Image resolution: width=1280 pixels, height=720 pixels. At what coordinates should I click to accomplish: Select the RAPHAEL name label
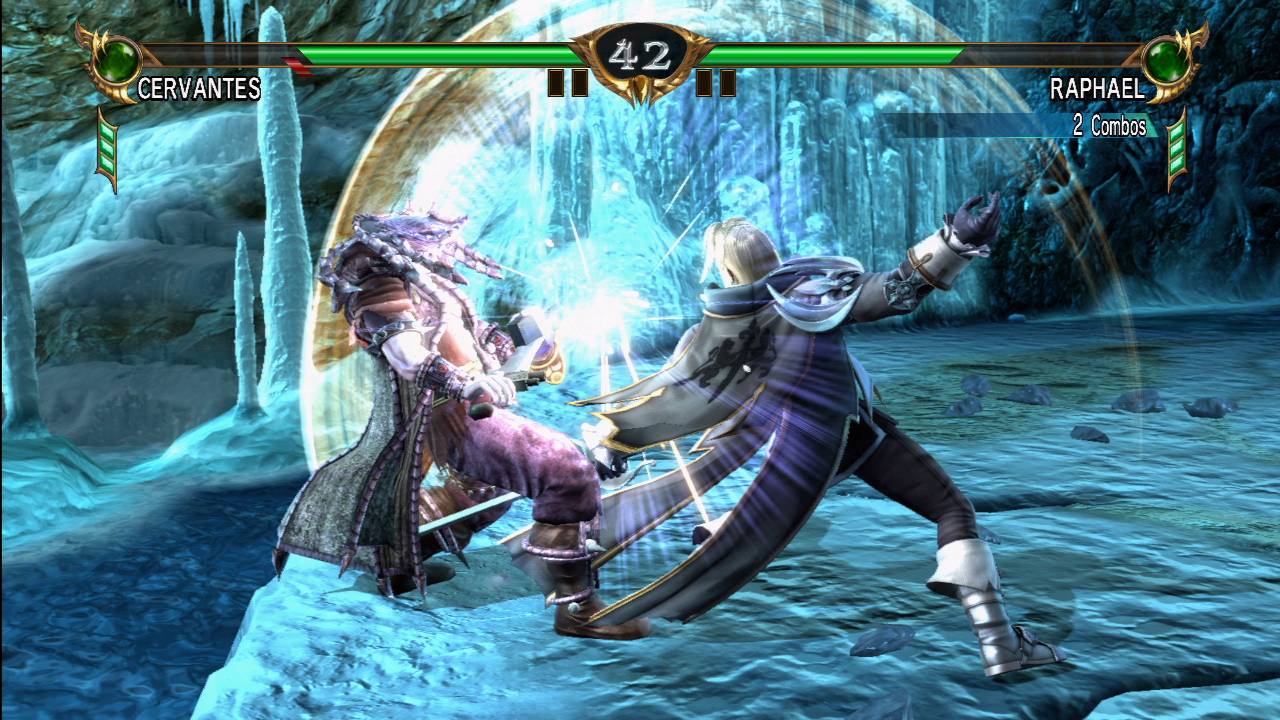[x=1097, y=88]
